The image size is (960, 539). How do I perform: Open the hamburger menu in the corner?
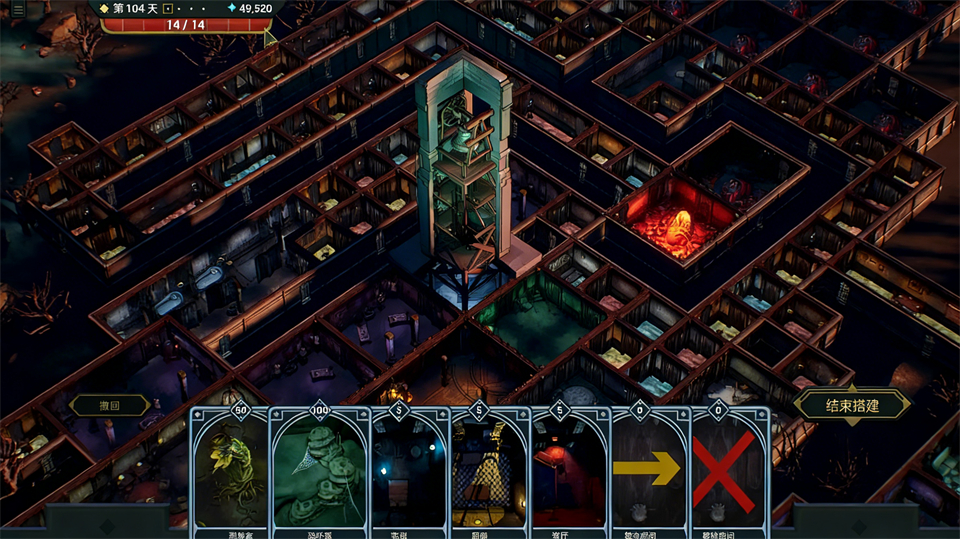click(x=17, y=9)
